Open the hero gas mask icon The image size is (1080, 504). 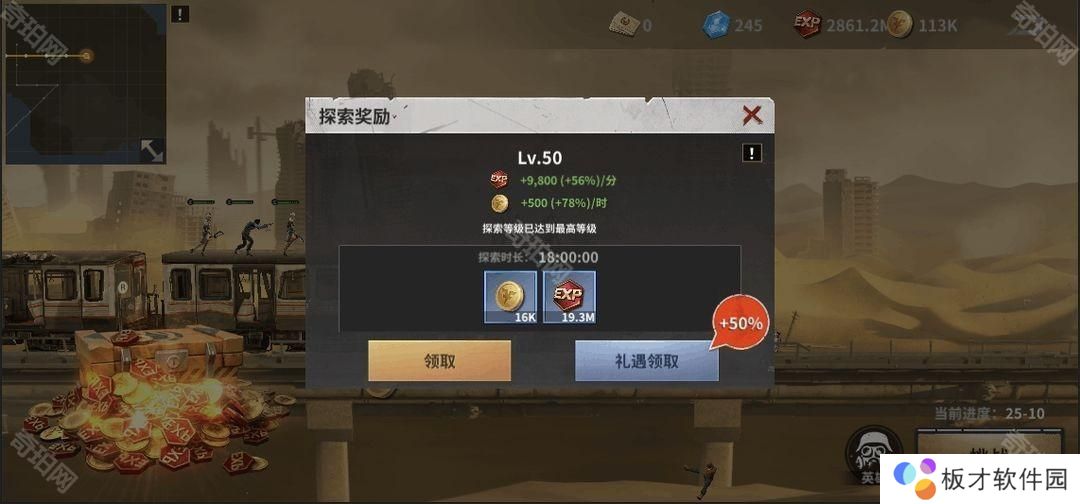click(868, 455)
